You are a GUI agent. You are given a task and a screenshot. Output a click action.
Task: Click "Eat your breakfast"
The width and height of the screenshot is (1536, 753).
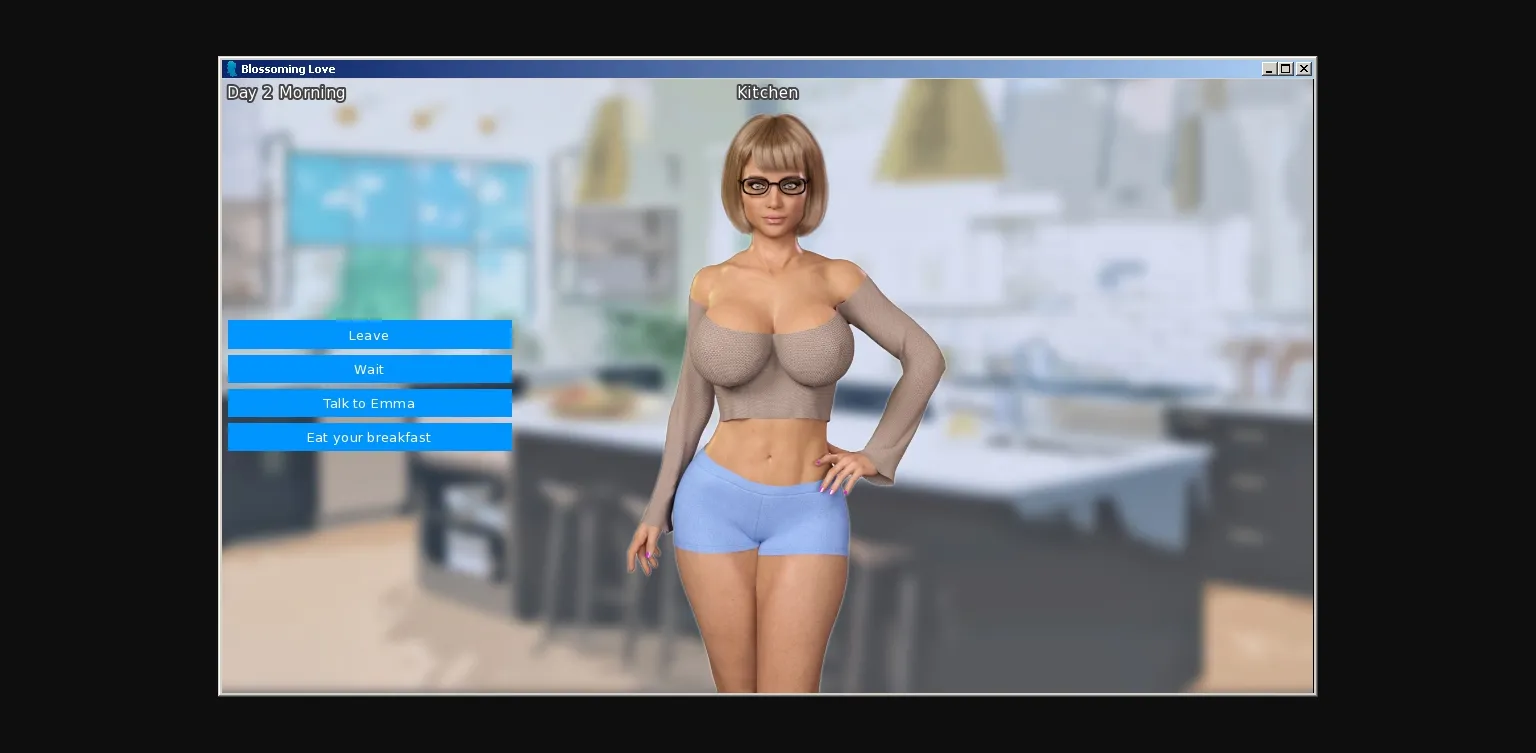[x=369, y=437]
